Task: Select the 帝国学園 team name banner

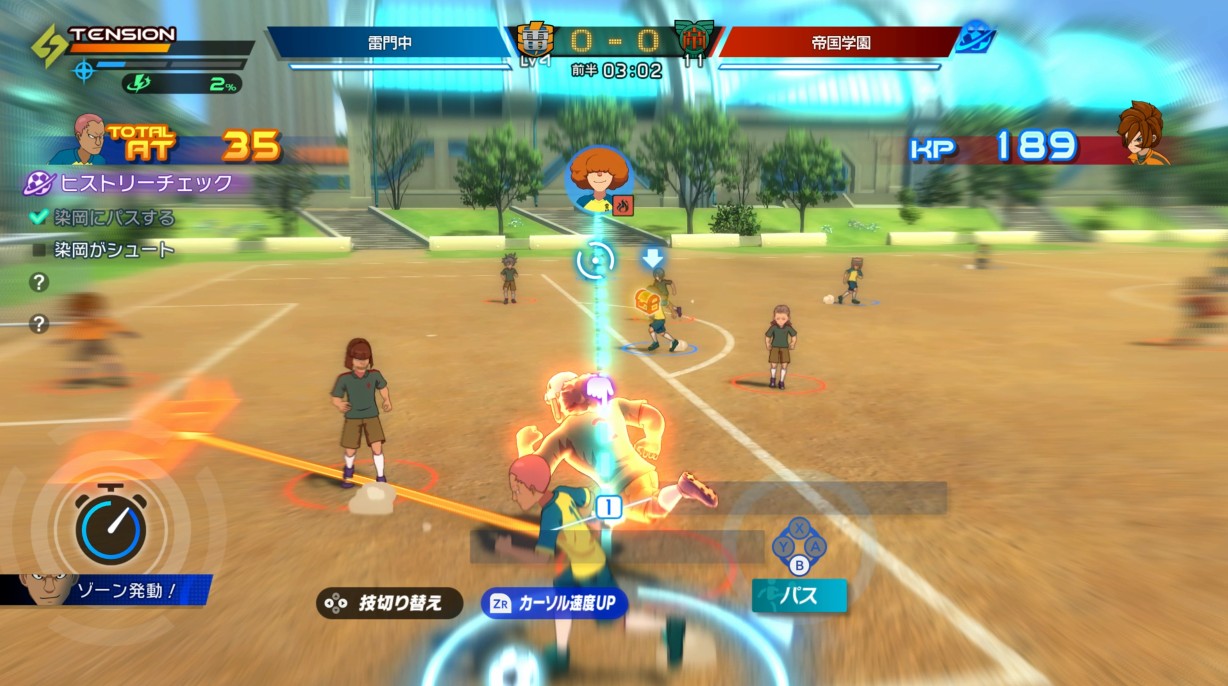Action: [838, 43]
